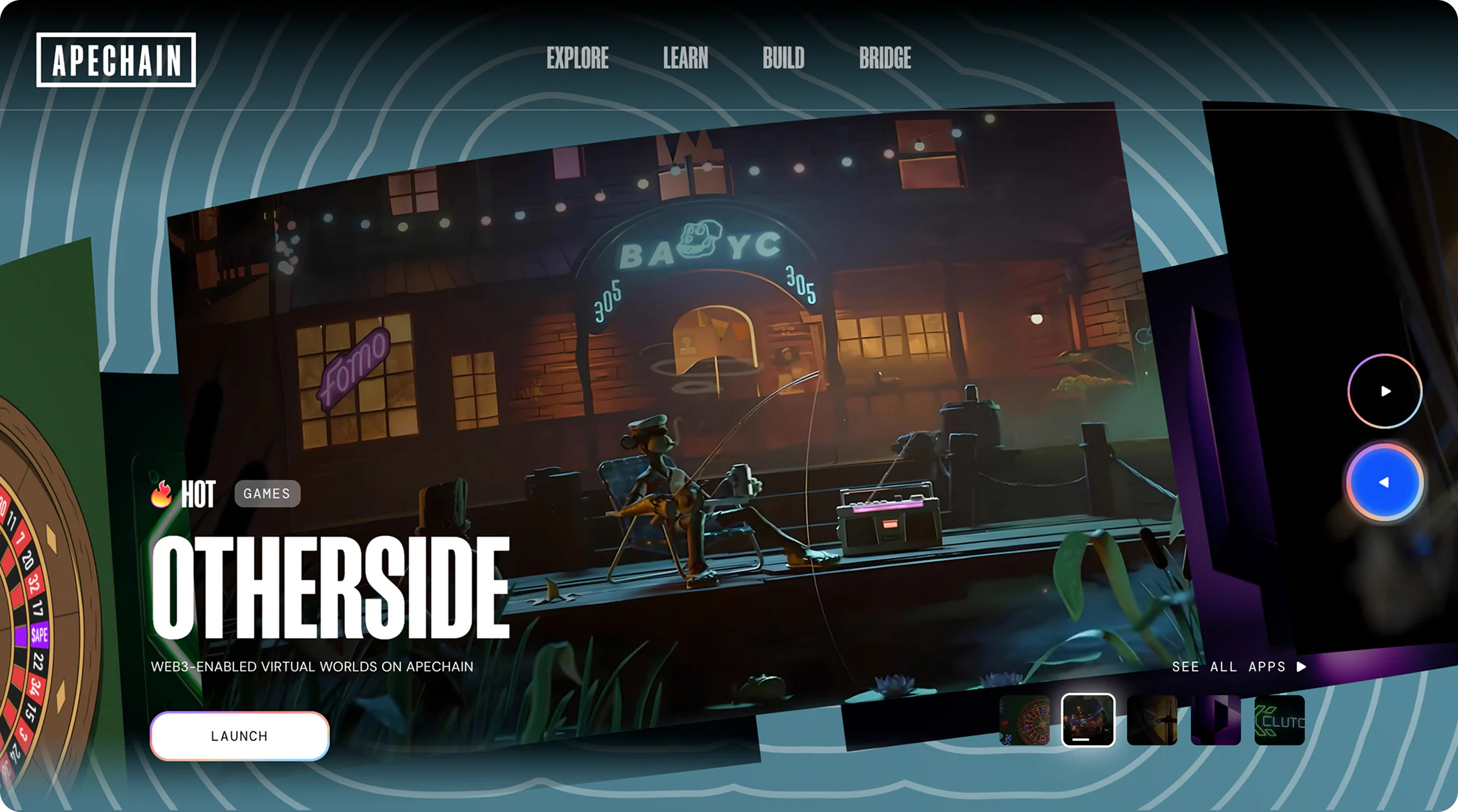Click the ApeChain logo
The width and height of the screenshot is (1458, 812).
116,60
